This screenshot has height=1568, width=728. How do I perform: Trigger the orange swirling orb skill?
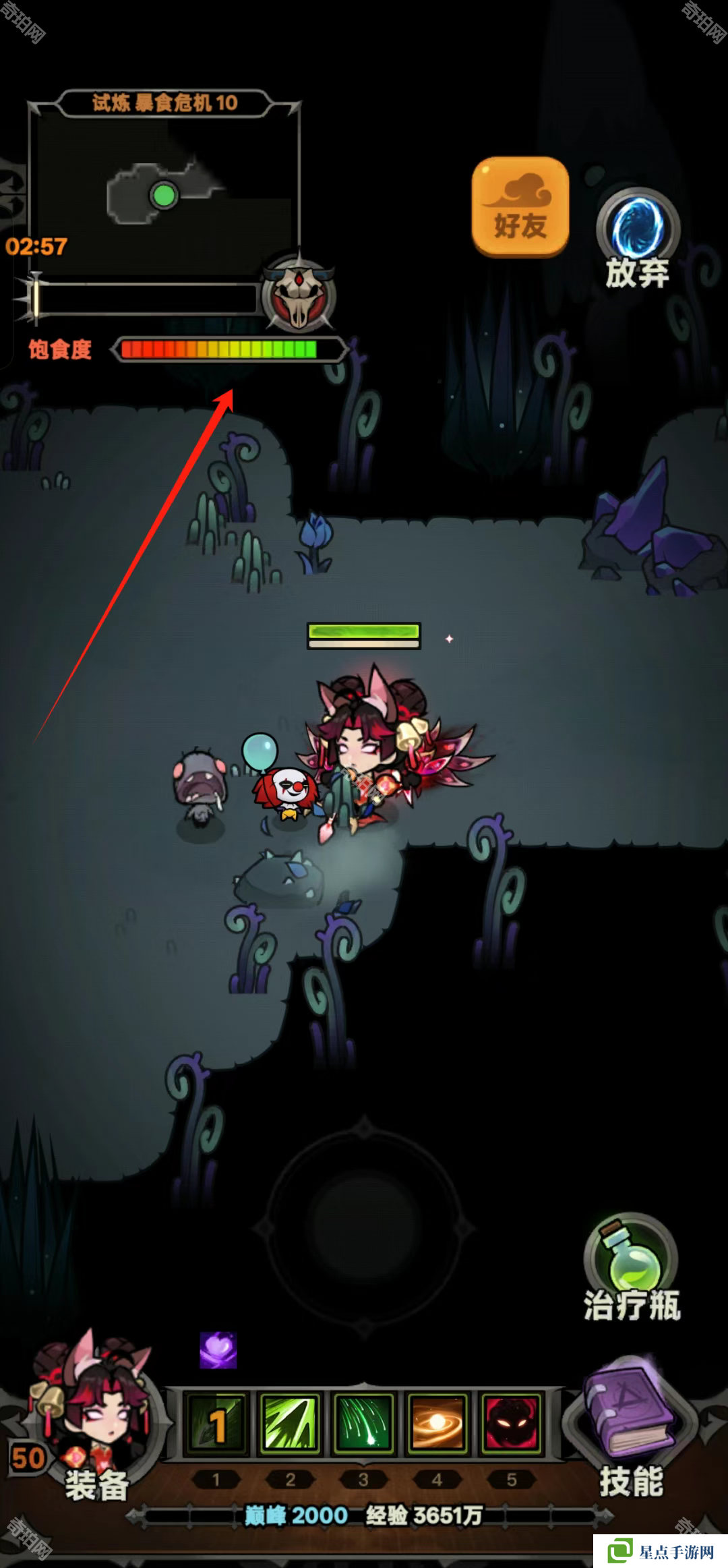[x=437, y=1423]
